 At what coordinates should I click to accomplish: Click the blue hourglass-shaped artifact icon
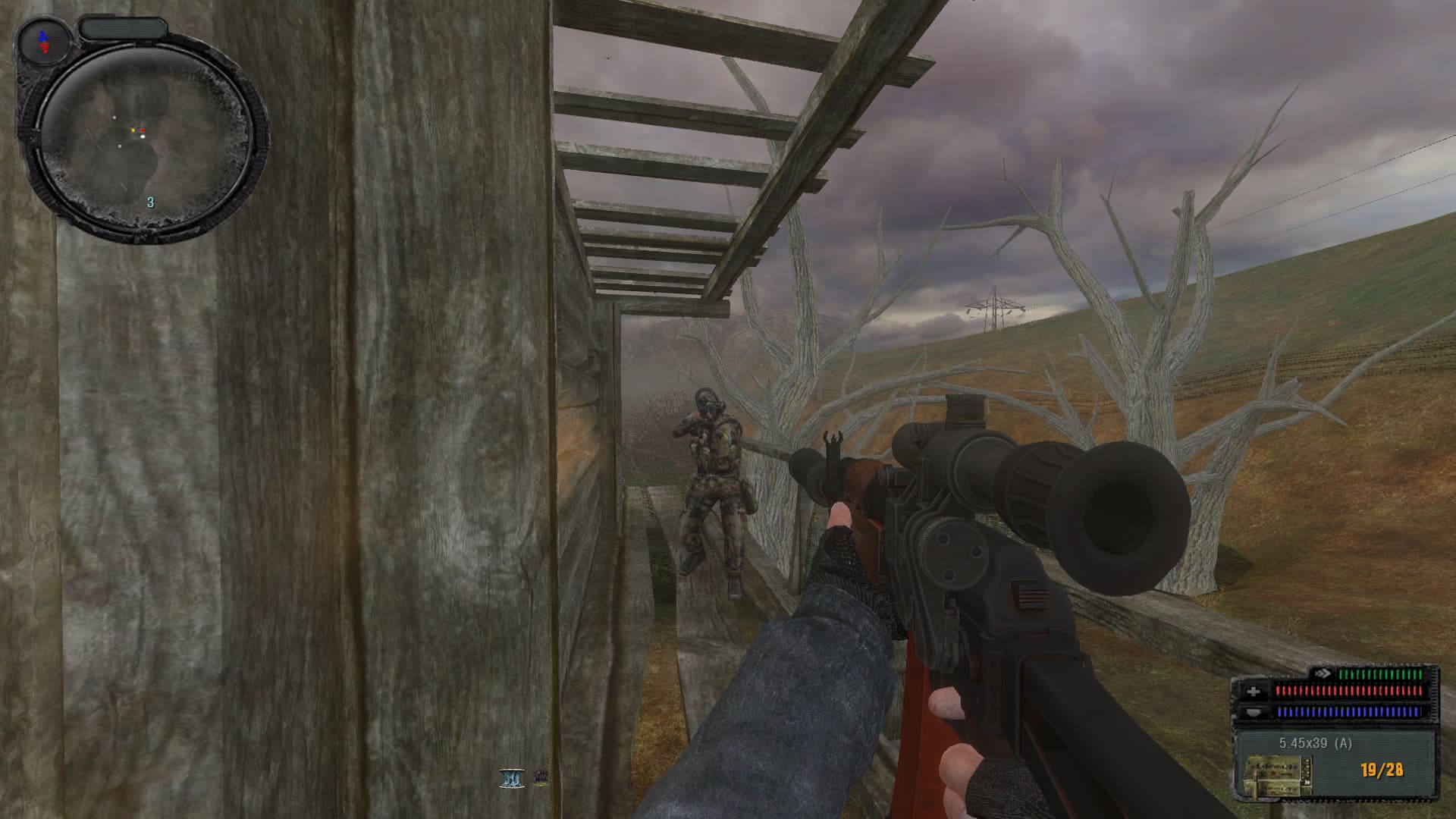point(512,778)
